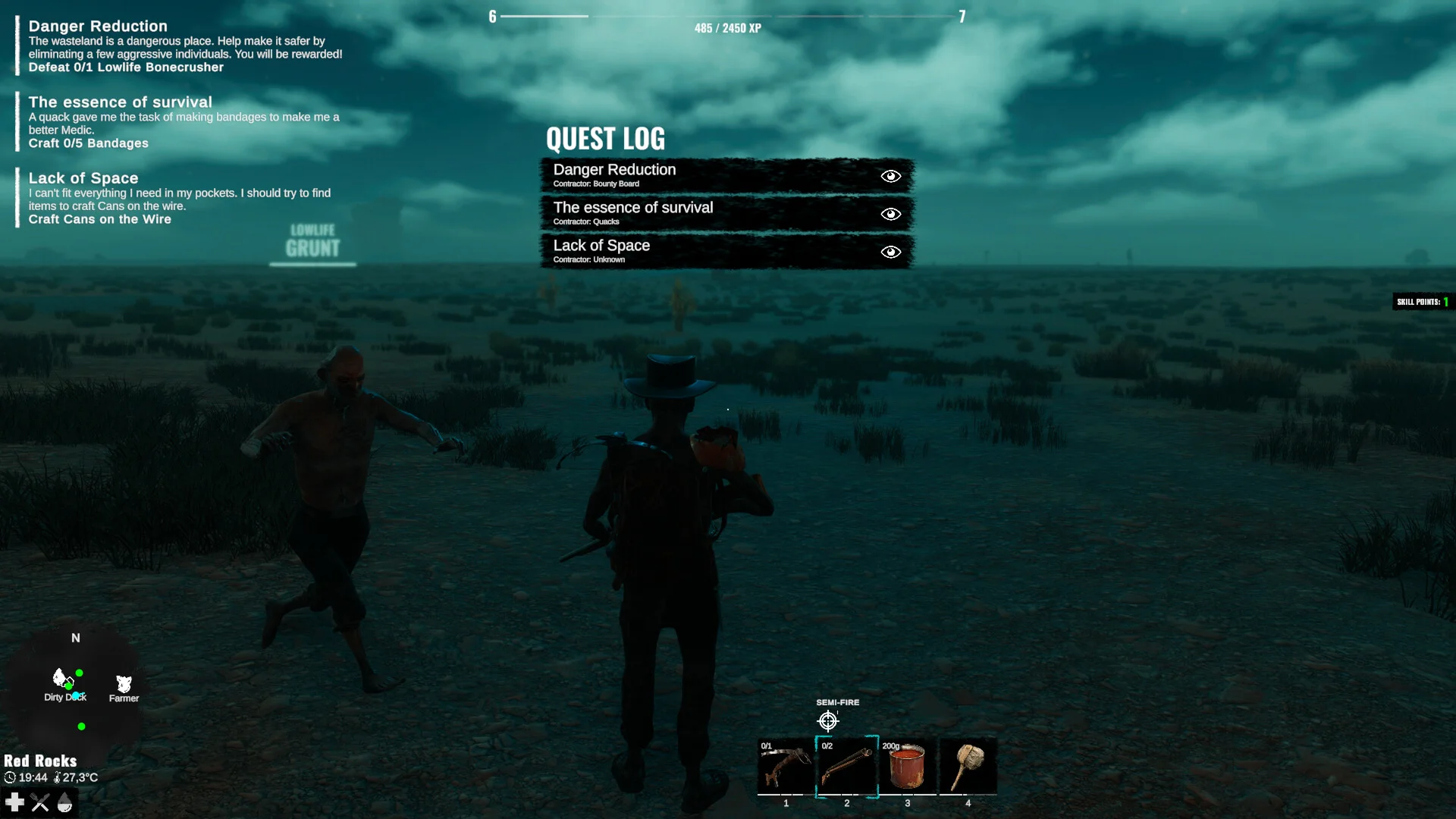Click the thirst water drop icon
The width and height of the screenshot is (1456, 819).
(x=65, y=802)
